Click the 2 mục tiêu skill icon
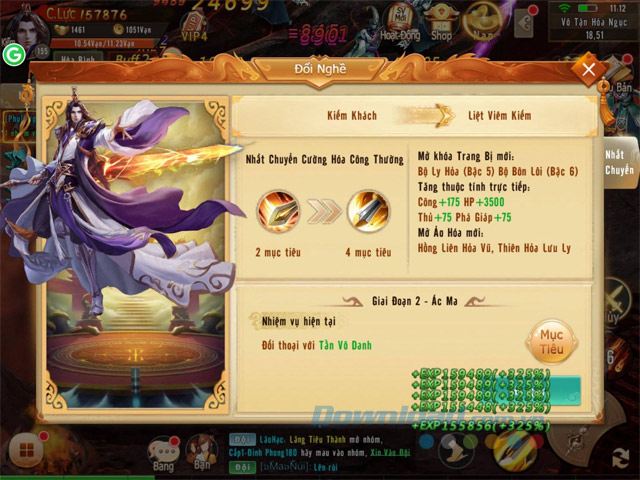The height and width of the screenshot is (480, 640). 279,212
